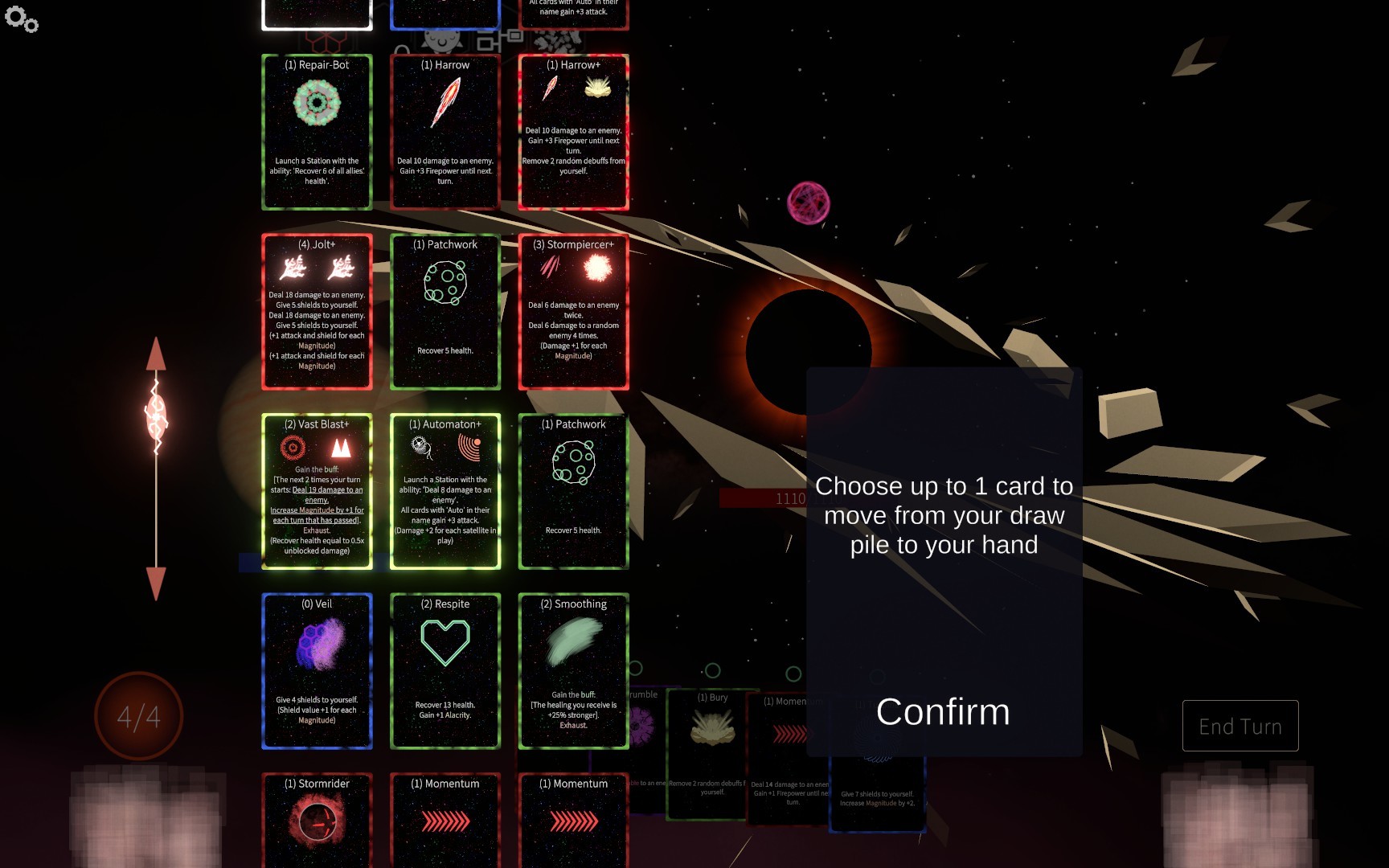
Task: Pick the Smoothing card
Action: [x=573, y=671]
